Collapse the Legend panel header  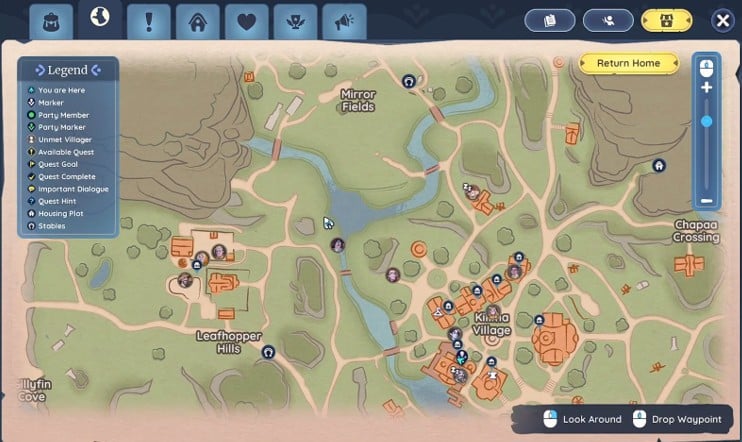(x=67, y=70)
